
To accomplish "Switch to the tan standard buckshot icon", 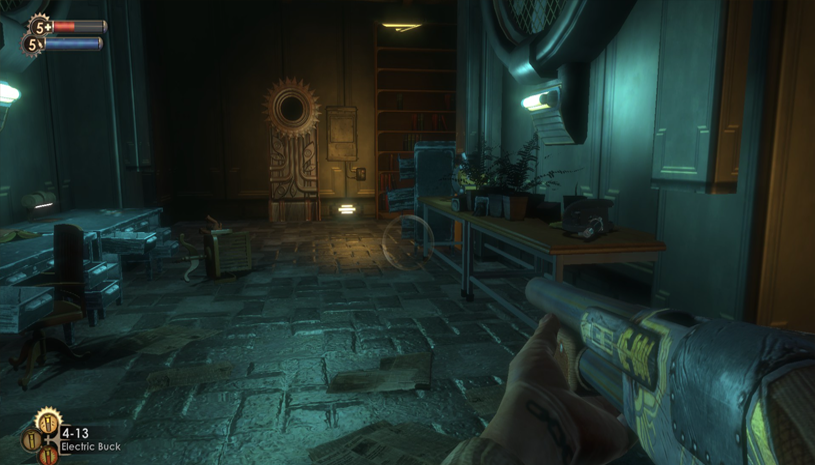I will (31, 440).
